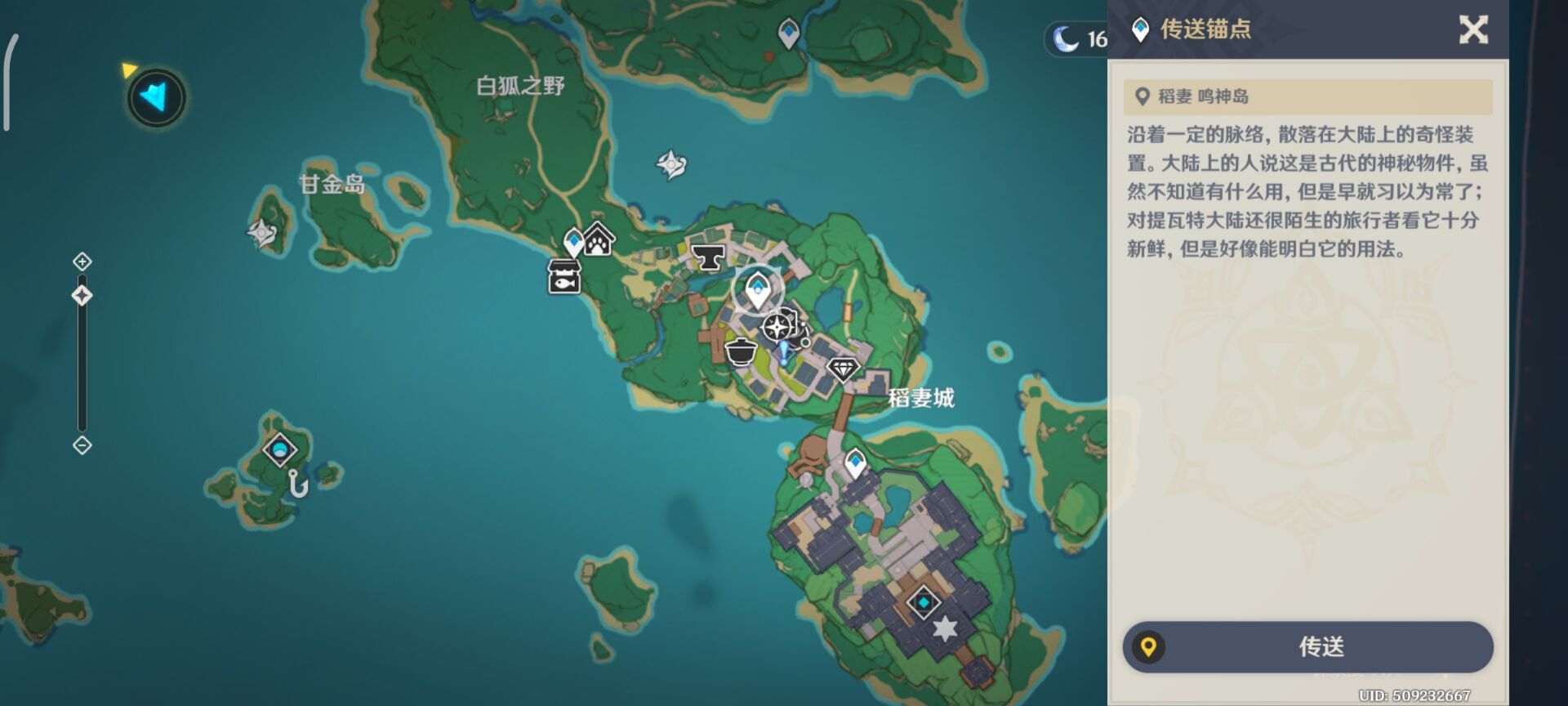The image size is (1568, 706).
Task: Select the cooking pot restaurant marker
Action: click(741, 351)
